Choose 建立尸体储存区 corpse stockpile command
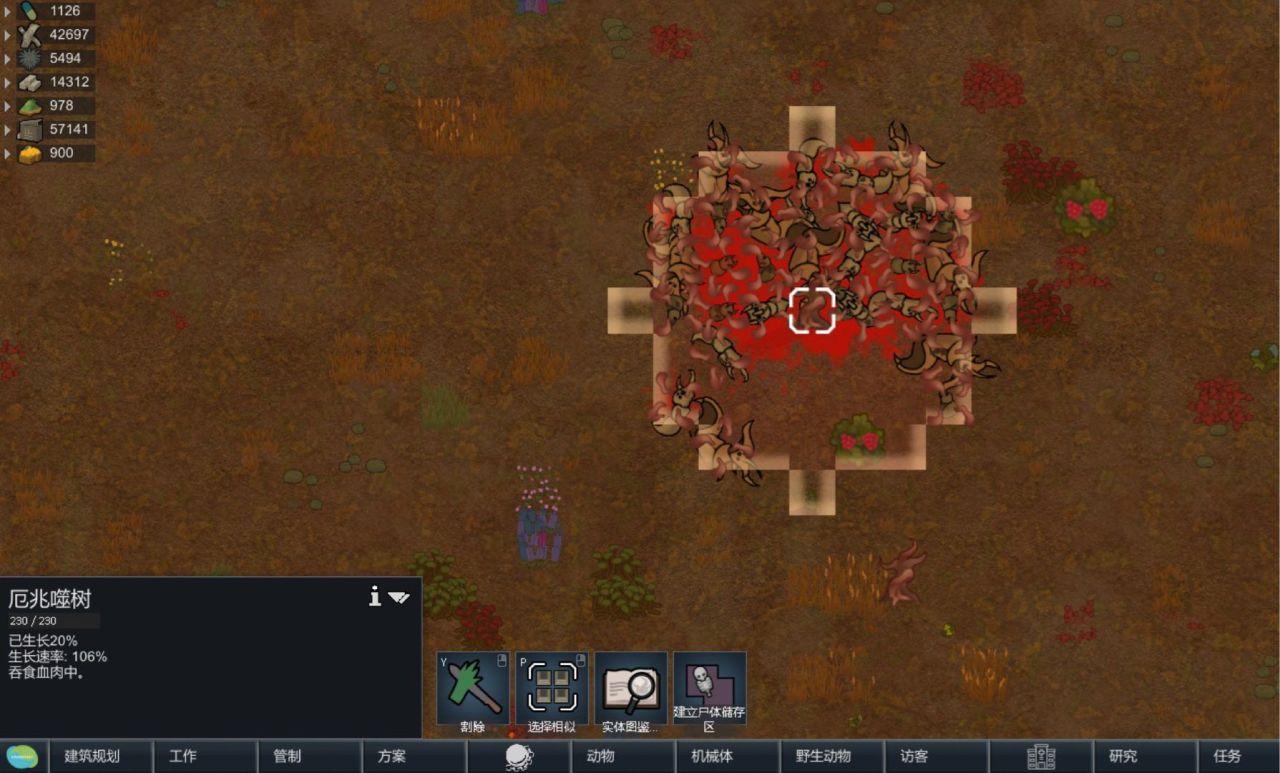Image resolution: width=1280 pixels, height=773 pixels. coord(709,688)
